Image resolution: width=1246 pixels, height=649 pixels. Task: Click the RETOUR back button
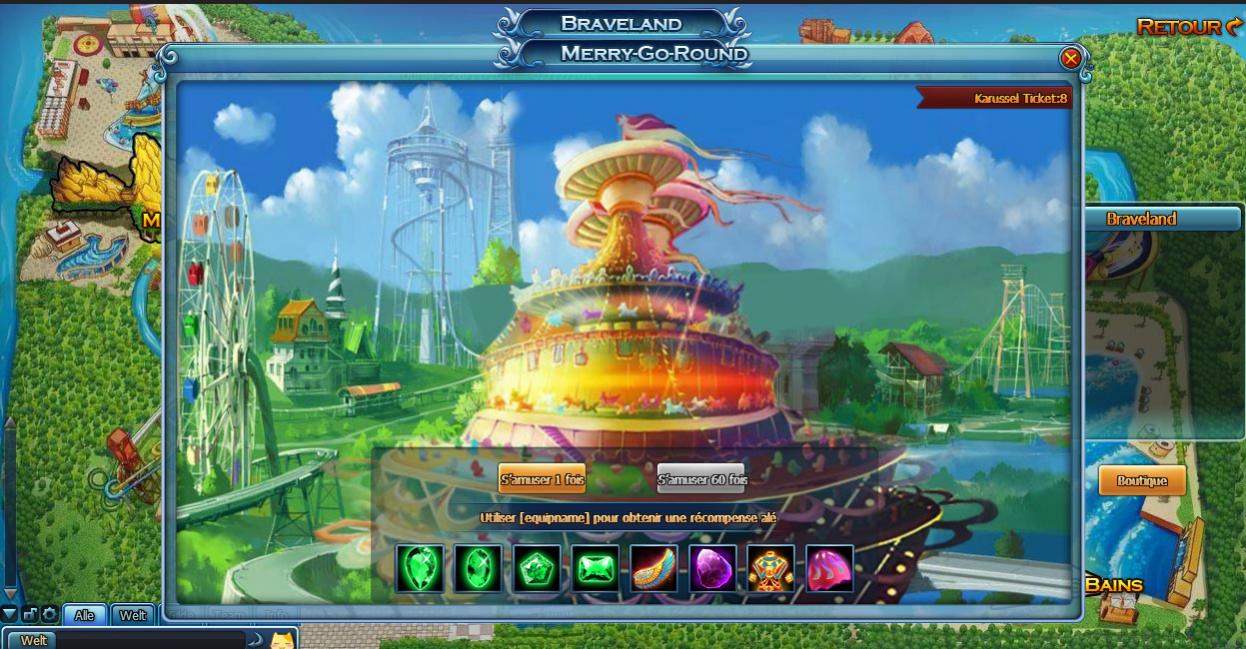(1188, 27)
